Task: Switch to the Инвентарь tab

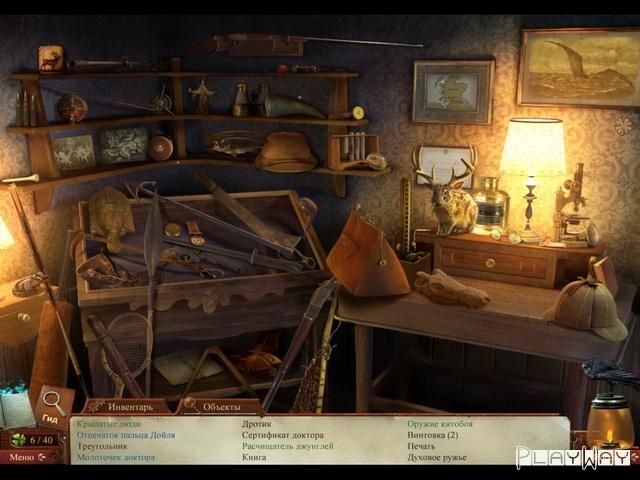Action: (124, 407)
